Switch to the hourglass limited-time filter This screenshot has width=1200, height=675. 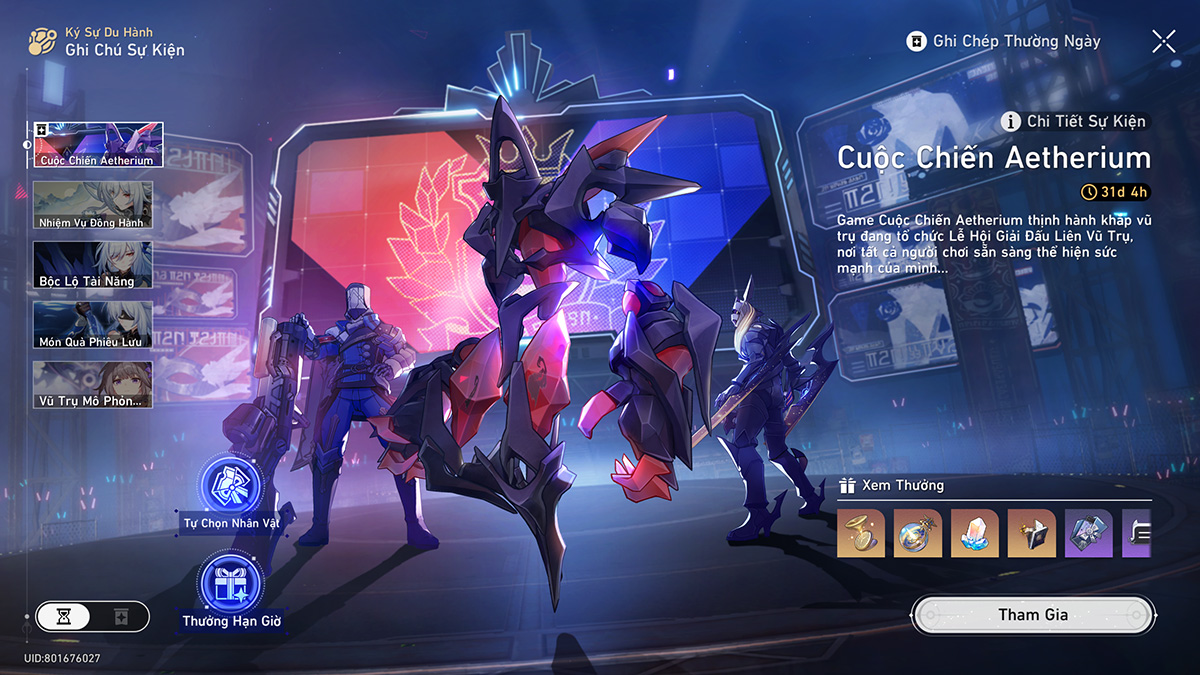[x=64, y=616]
